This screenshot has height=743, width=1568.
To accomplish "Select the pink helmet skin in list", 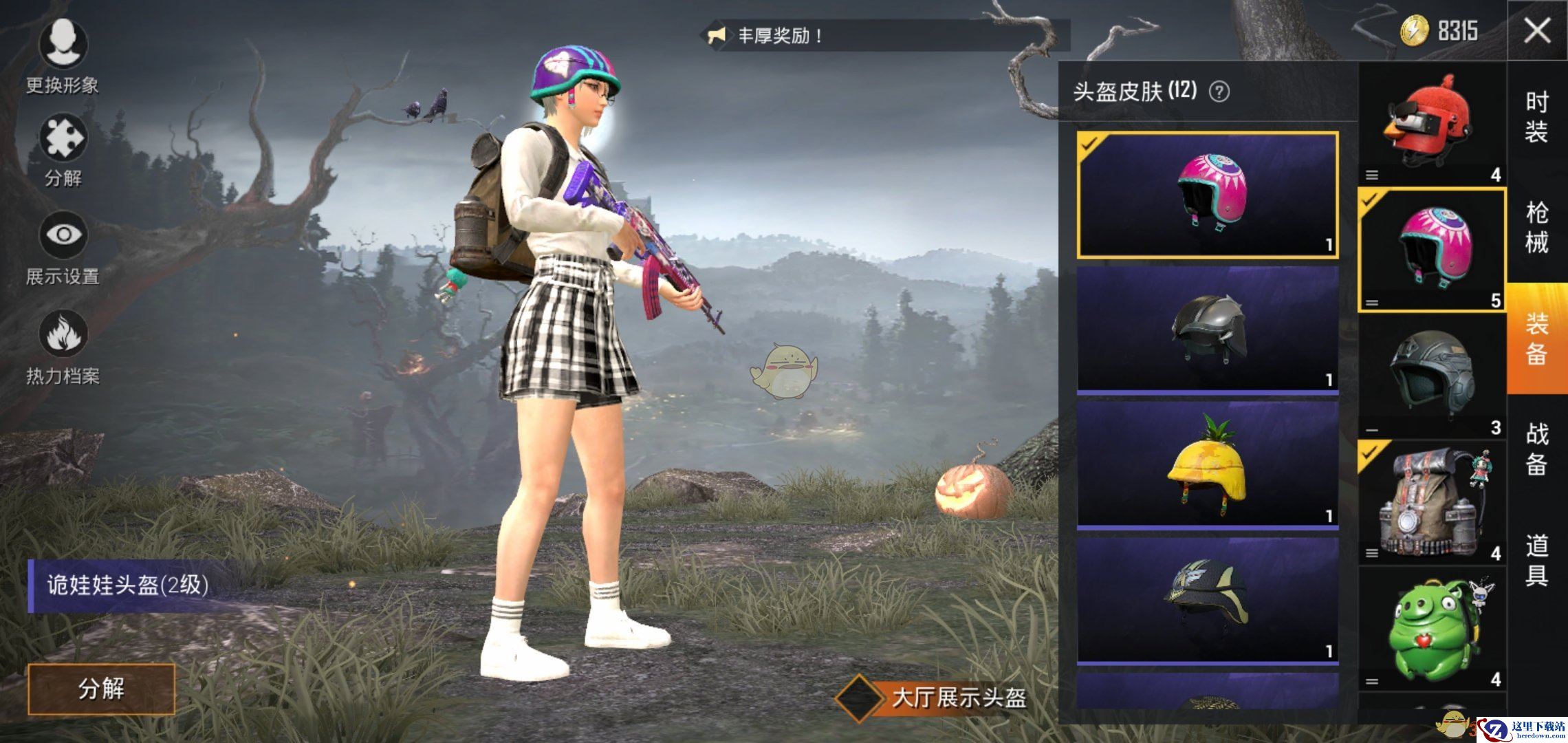I will pos(1208,195).
